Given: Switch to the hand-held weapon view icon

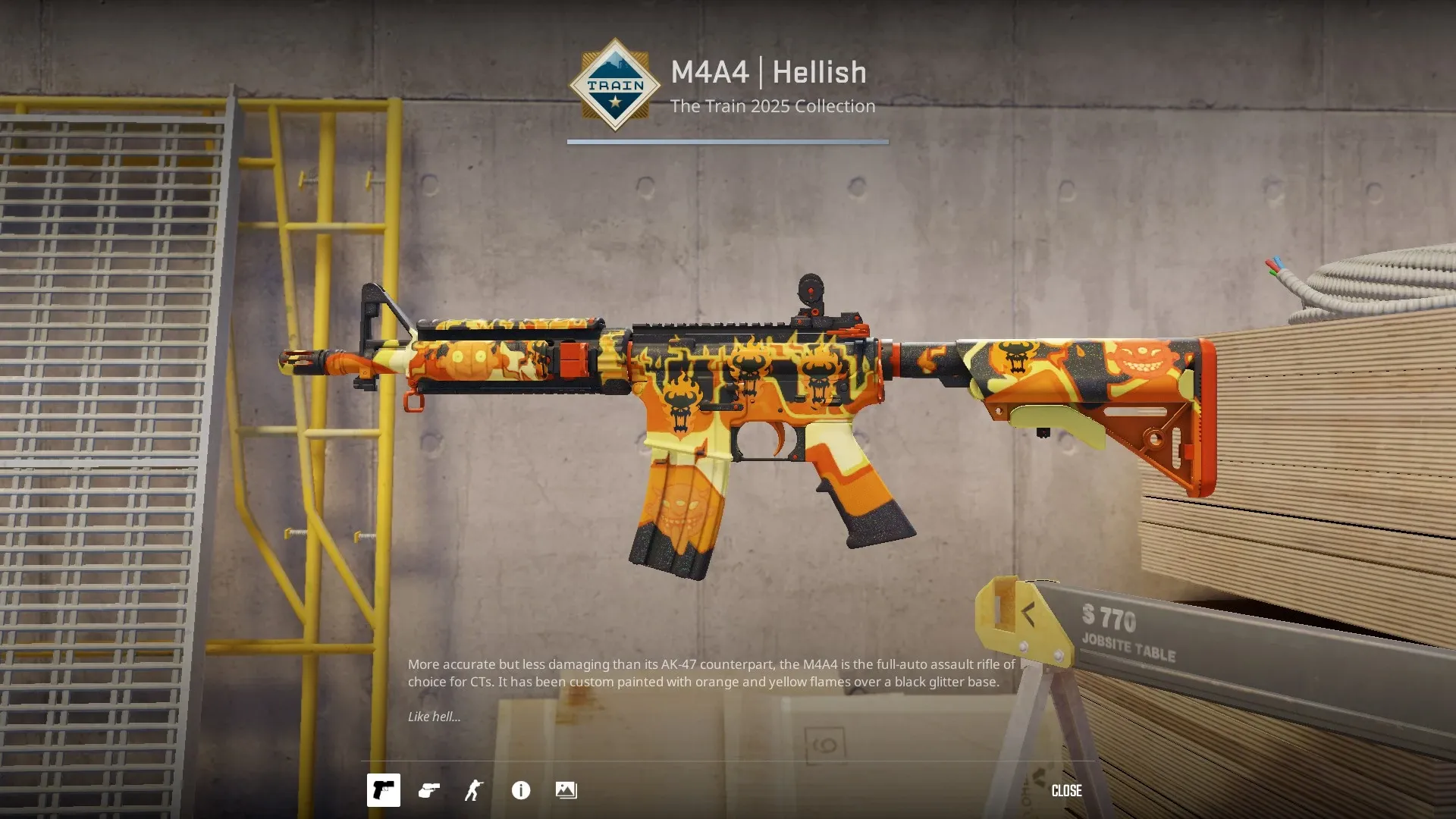Looking at the screenshot, I should (429, 790).
